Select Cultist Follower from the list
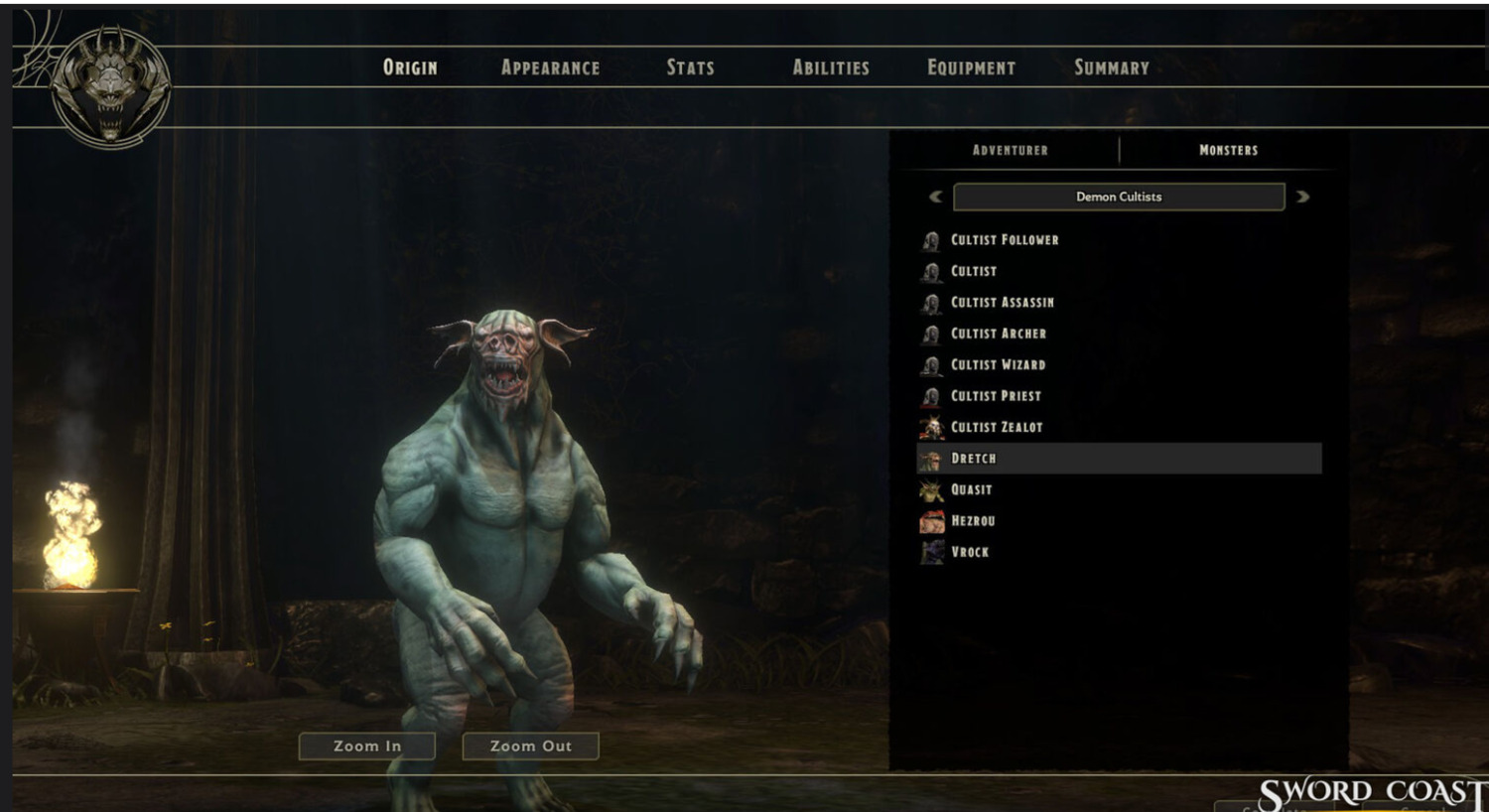 (x=1004, y=240)
